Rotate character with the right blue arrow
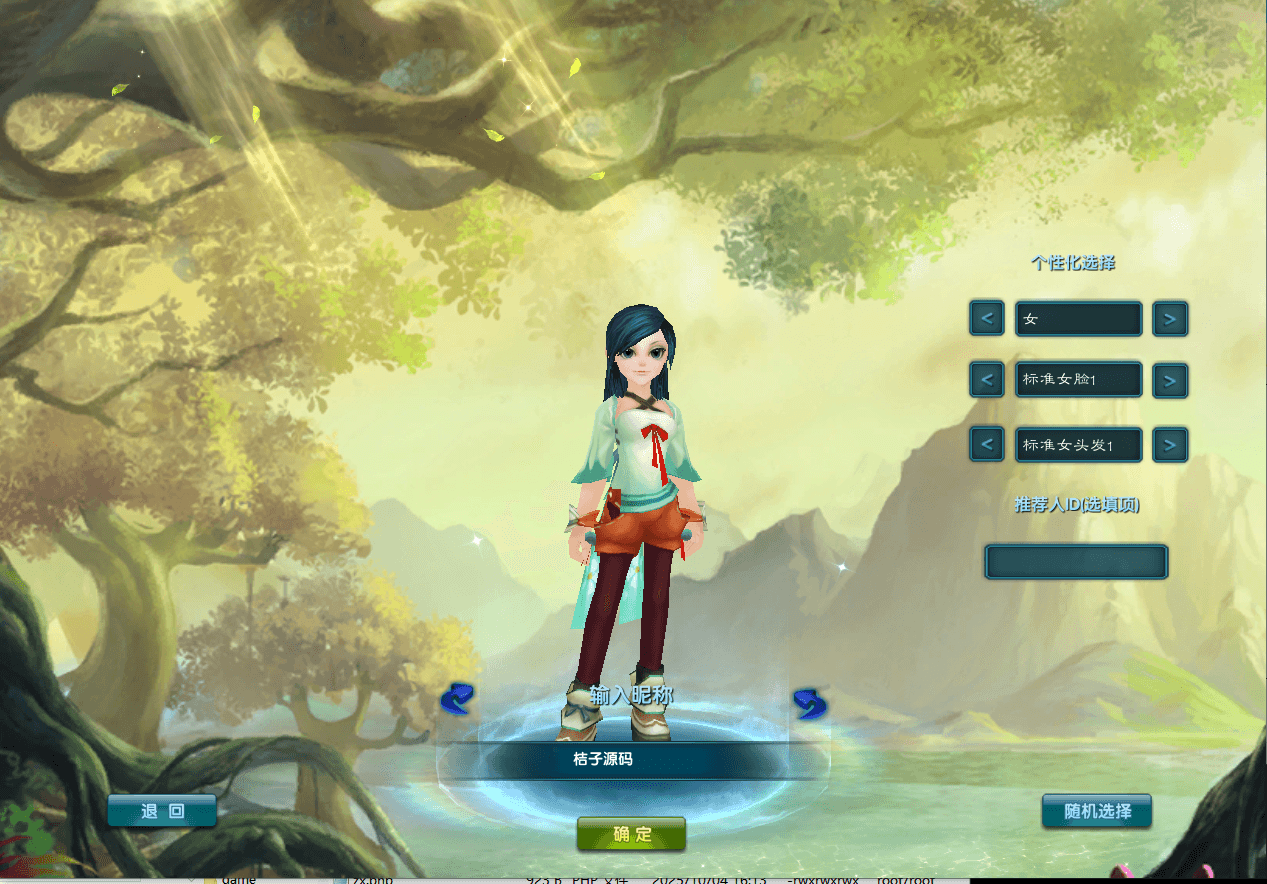The height and width of the screenshot is (884, 1267). [810, 703]
